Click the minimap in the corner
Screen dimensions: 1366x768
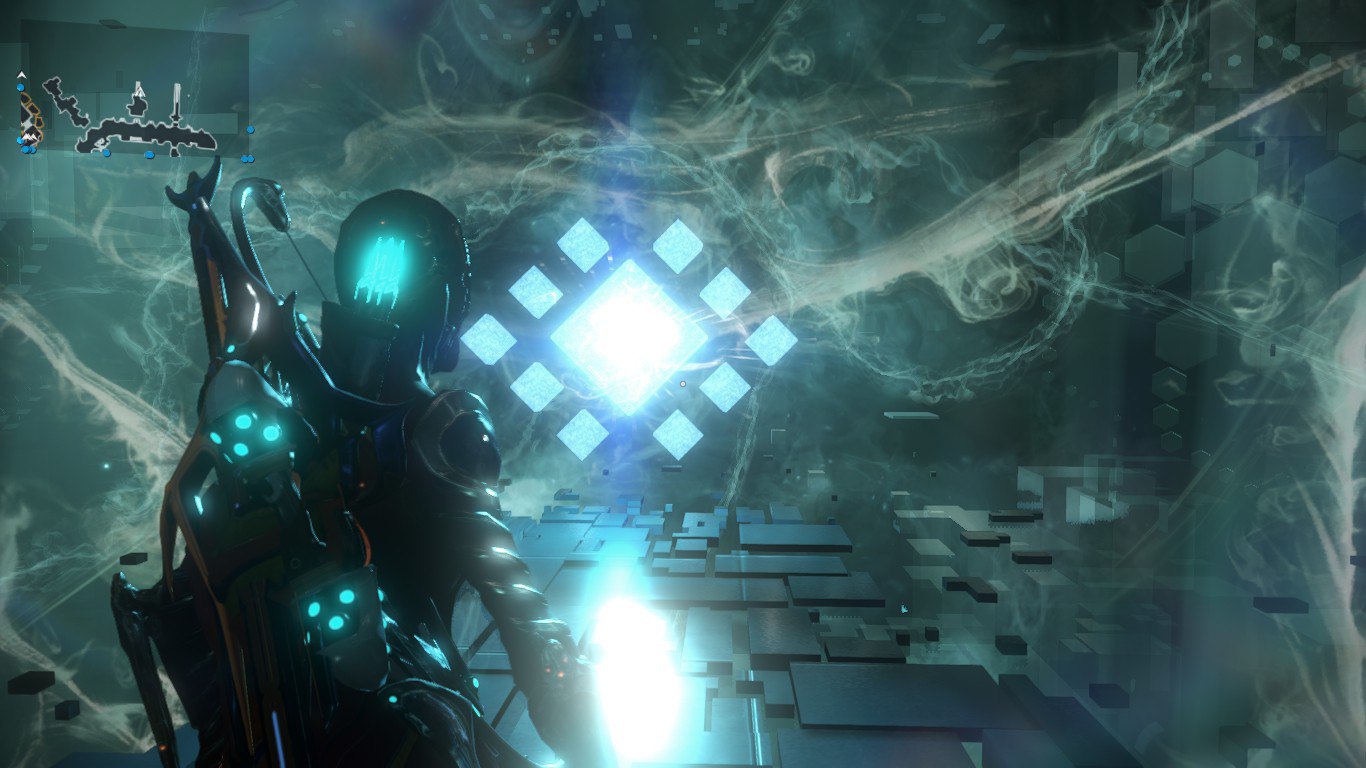point(134,113)
